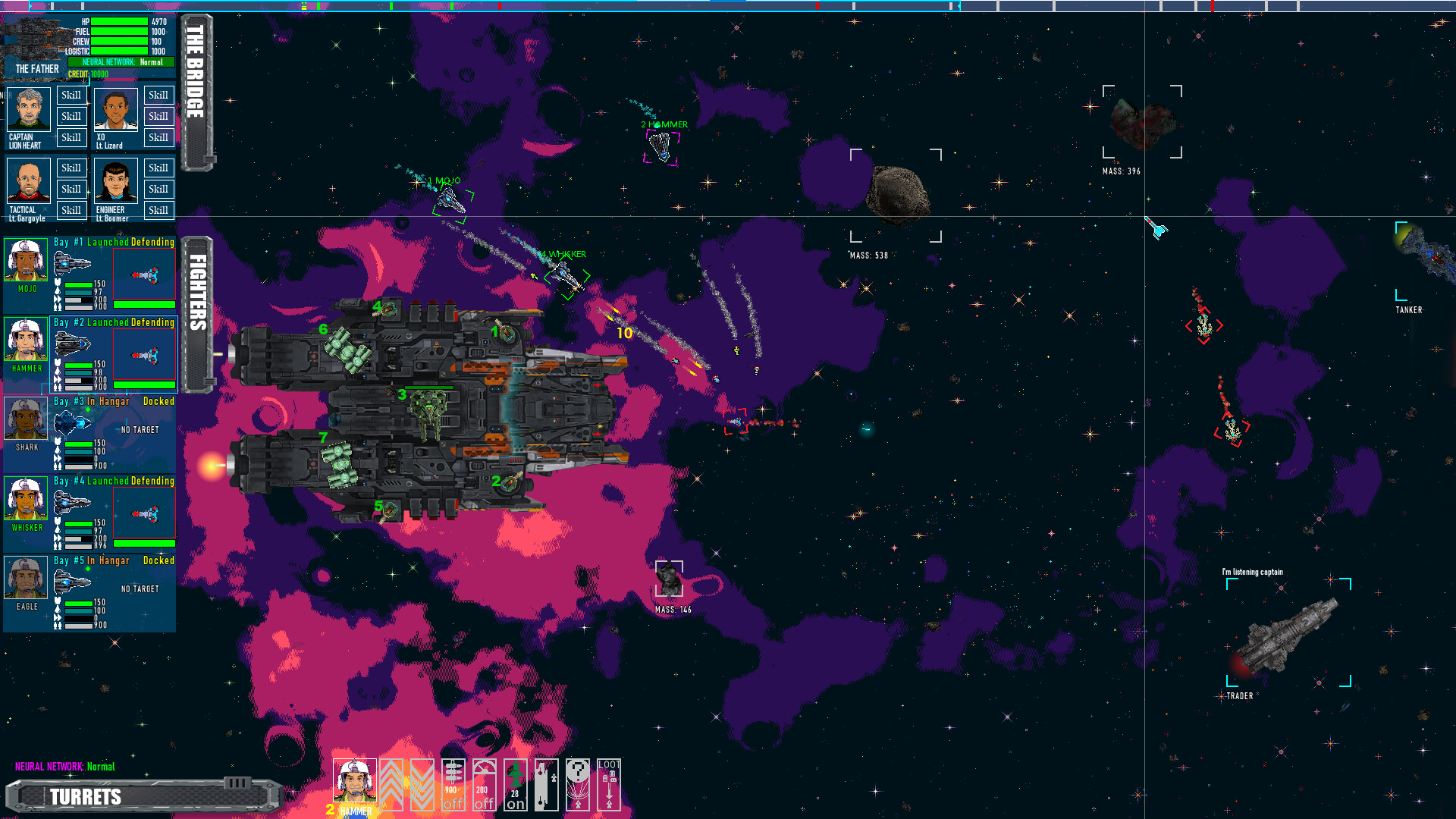Click XO Lt. Lizard's portrait

(x=115, y=110)
